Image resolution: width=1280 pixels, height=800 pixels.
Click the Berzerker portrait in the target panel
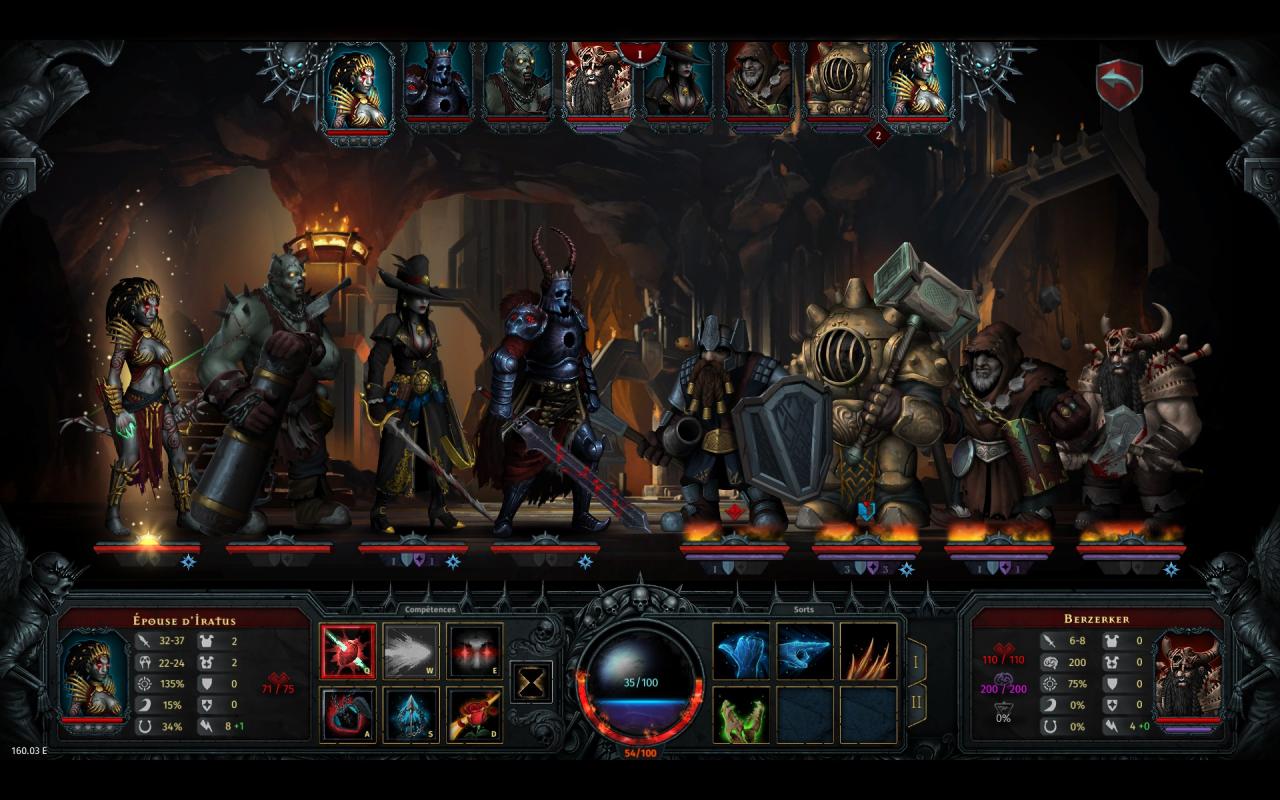coord(1188,676)
